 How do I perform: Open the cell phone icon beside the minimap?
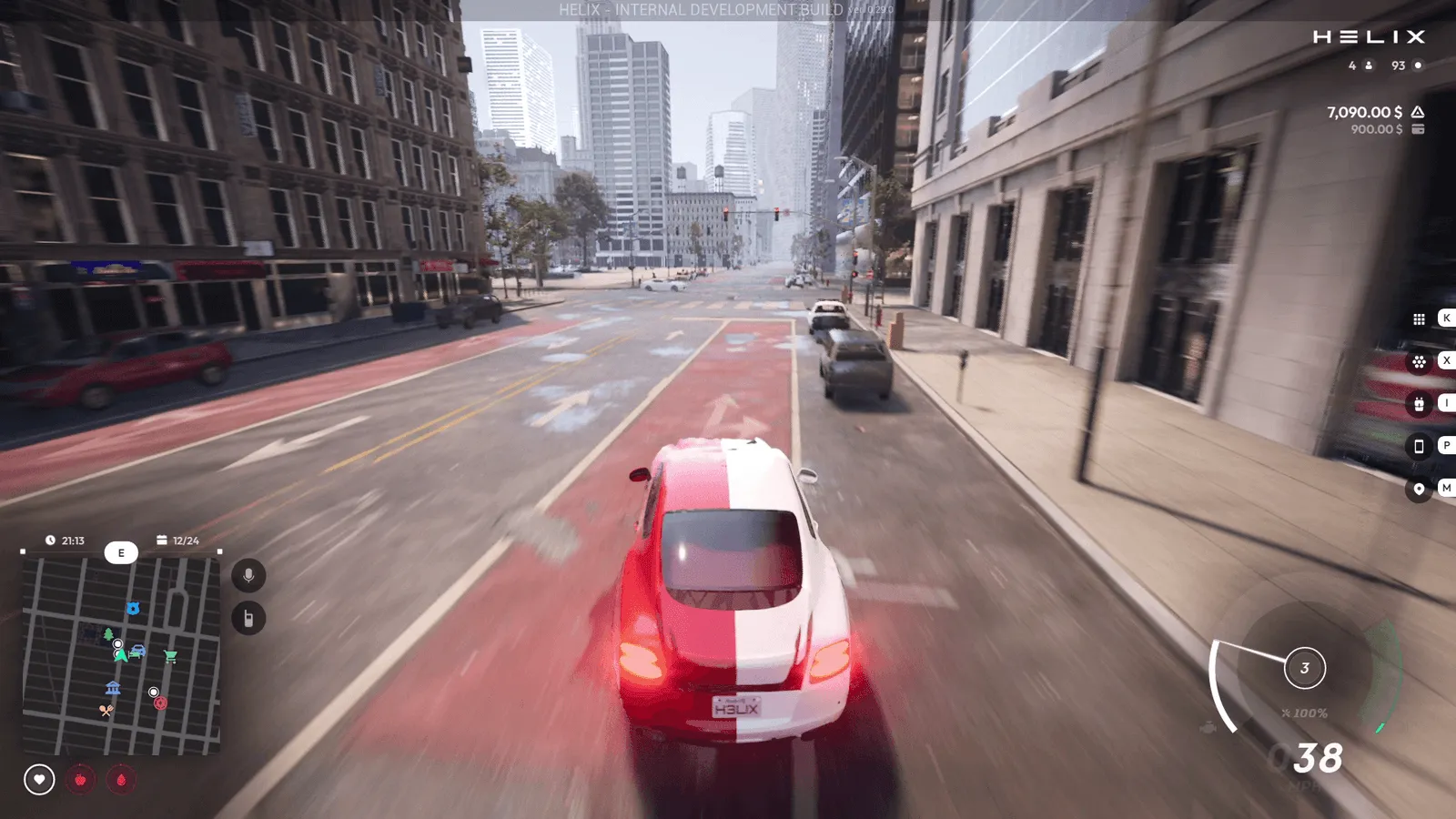tap(248, 615)
